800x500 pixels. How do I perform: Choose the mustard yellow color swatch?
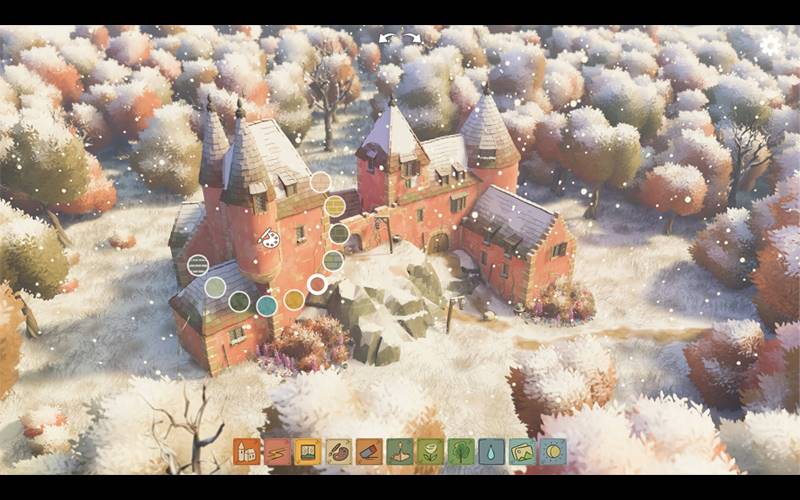point(294,300)
